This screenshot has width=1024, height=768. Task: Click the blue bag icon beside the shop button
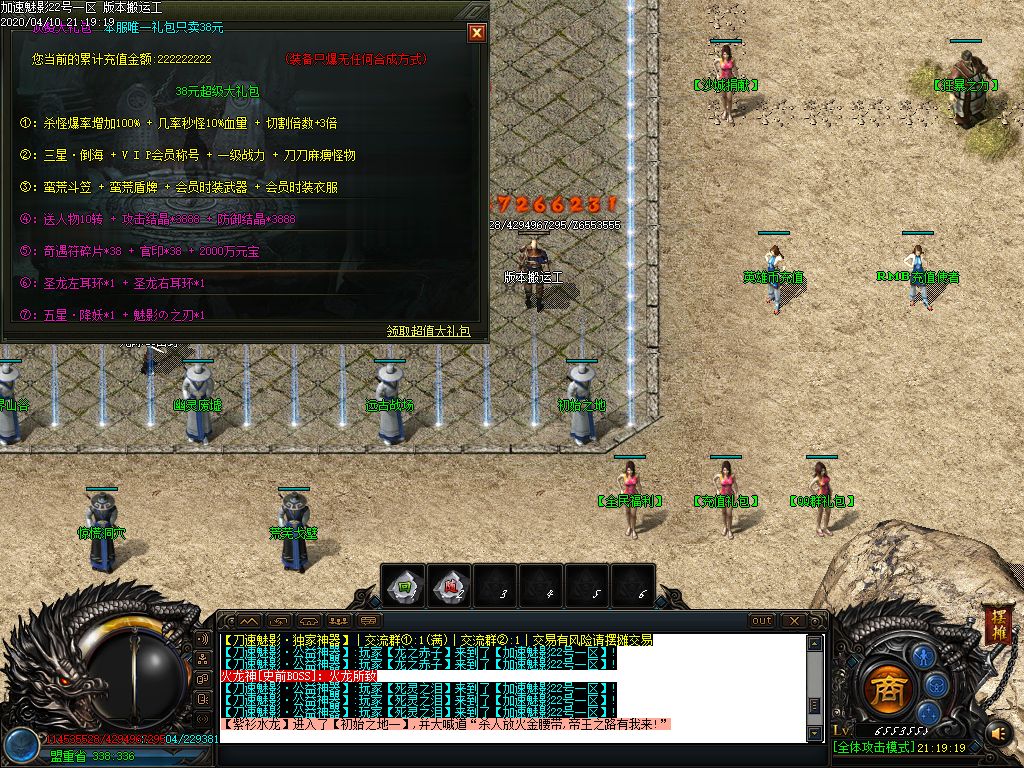point(936,685)
